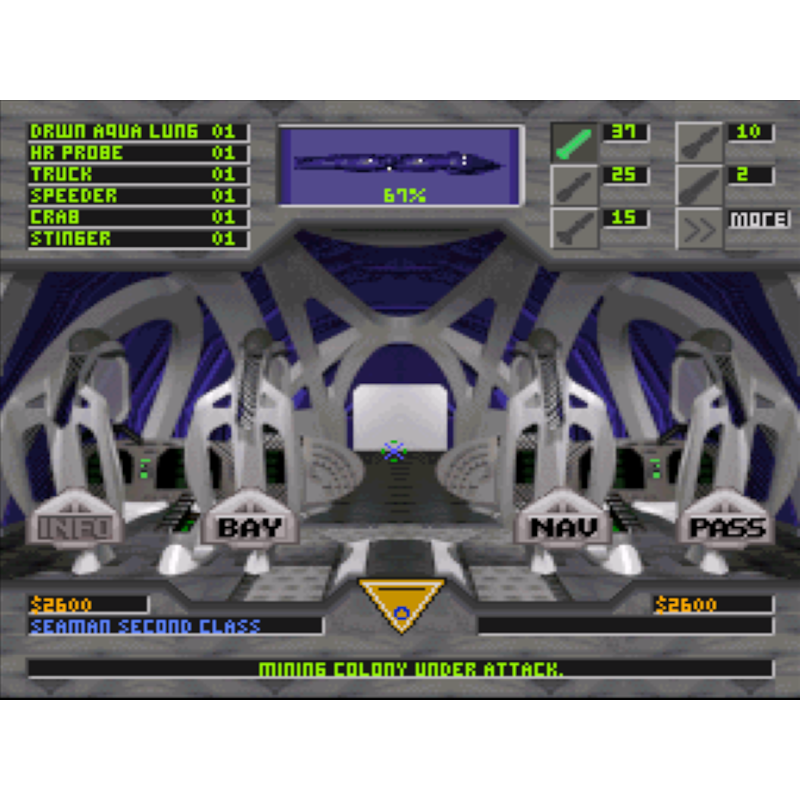
Task: Select the PASS button
Action: coord(727,527)
